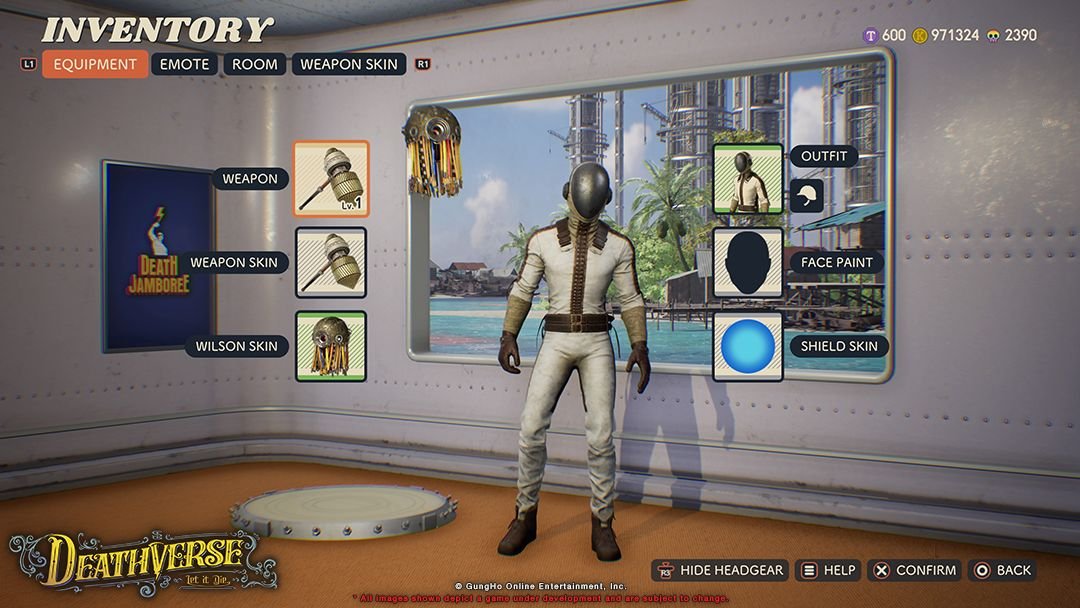Select the Room tab

[x=254, y=64]
